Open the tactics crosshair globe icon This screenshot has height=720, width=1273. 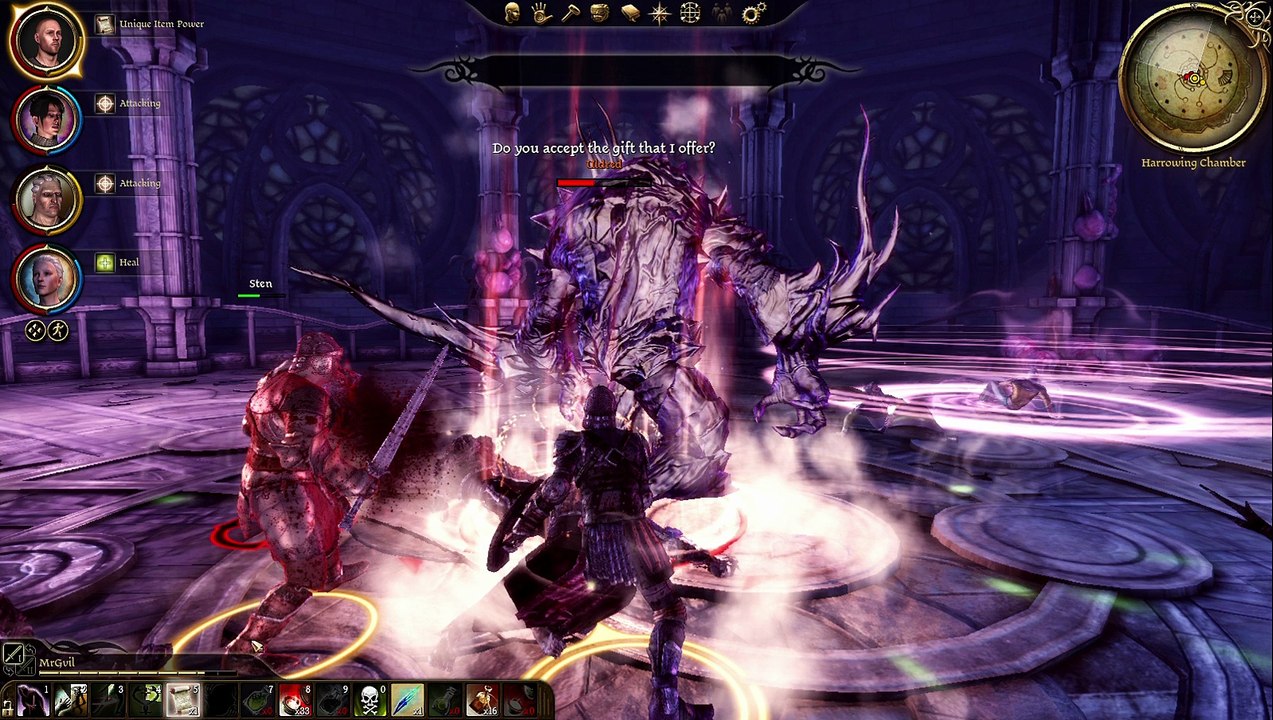690,12
